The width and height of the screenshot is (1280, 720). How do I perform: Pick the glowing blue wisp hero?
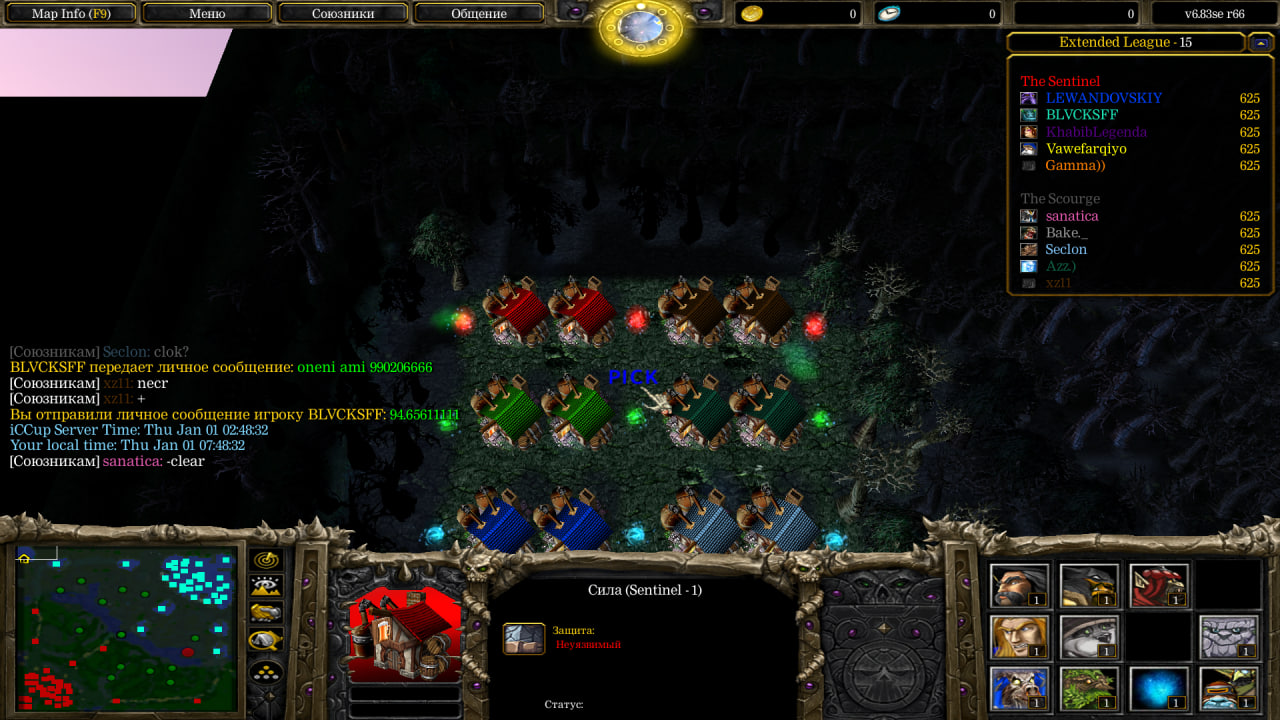tap(1159, 688)
